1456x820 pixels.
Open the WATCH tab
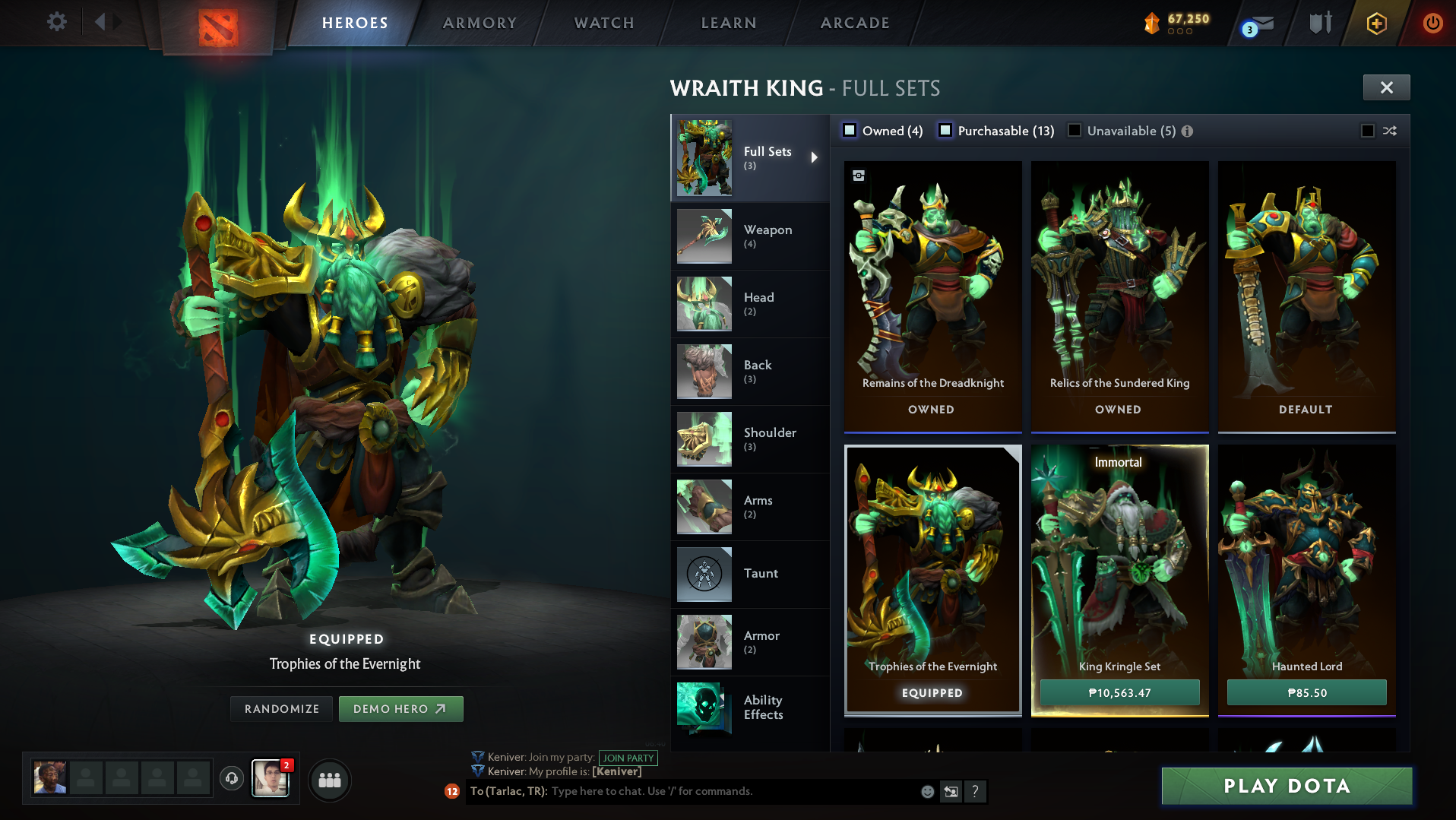point(603,22)
